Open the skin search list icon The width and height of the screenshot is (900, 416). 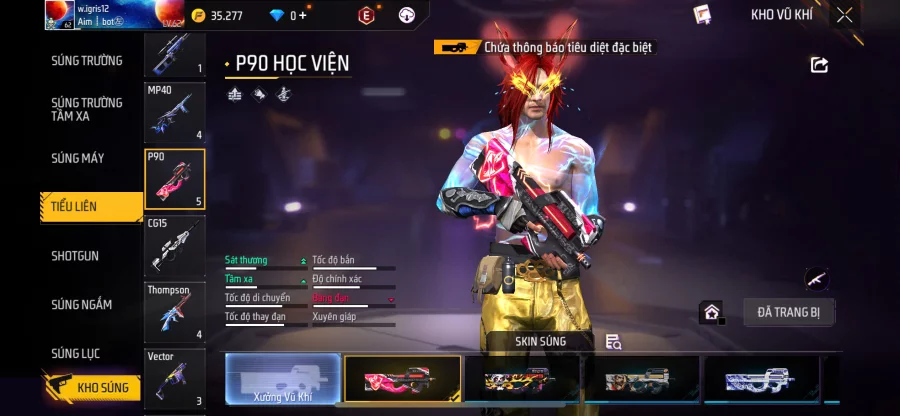coord(614,342)
